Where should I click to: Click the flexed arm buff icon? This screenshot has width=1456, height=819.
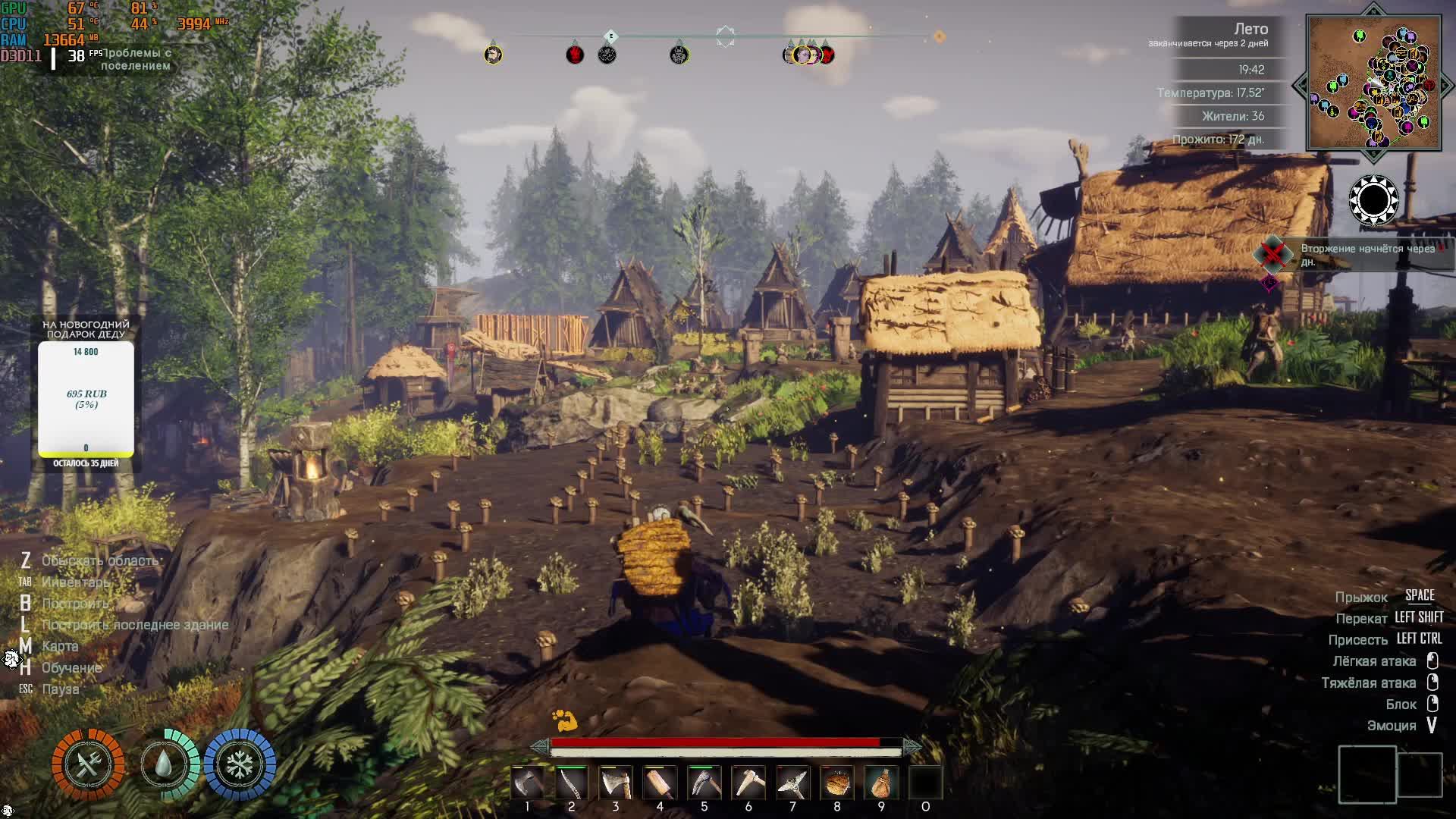pos(564,720)
